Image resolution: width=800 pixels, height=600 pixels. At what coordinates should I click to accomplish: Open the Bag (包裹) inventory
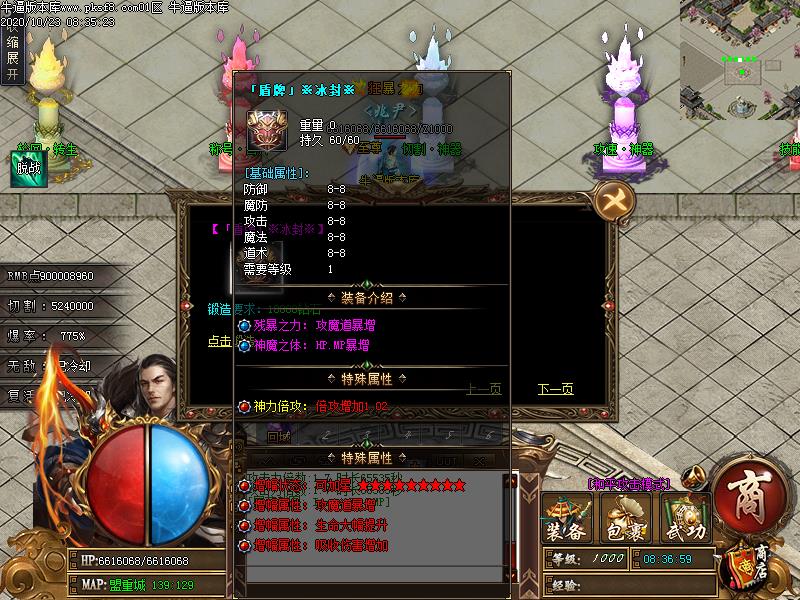(625, 520)
